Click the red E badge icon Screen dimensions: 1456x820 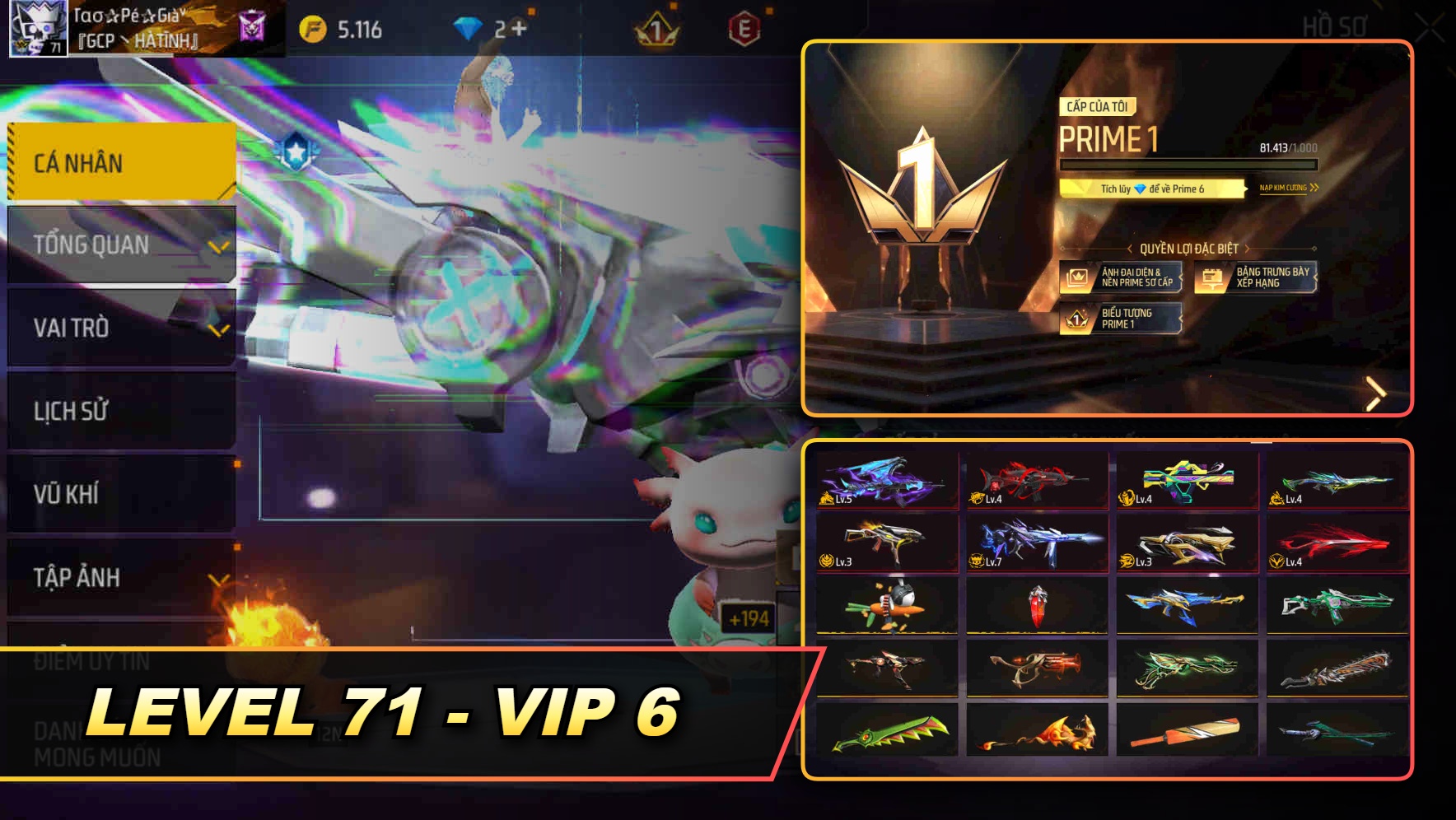point(745,26)
